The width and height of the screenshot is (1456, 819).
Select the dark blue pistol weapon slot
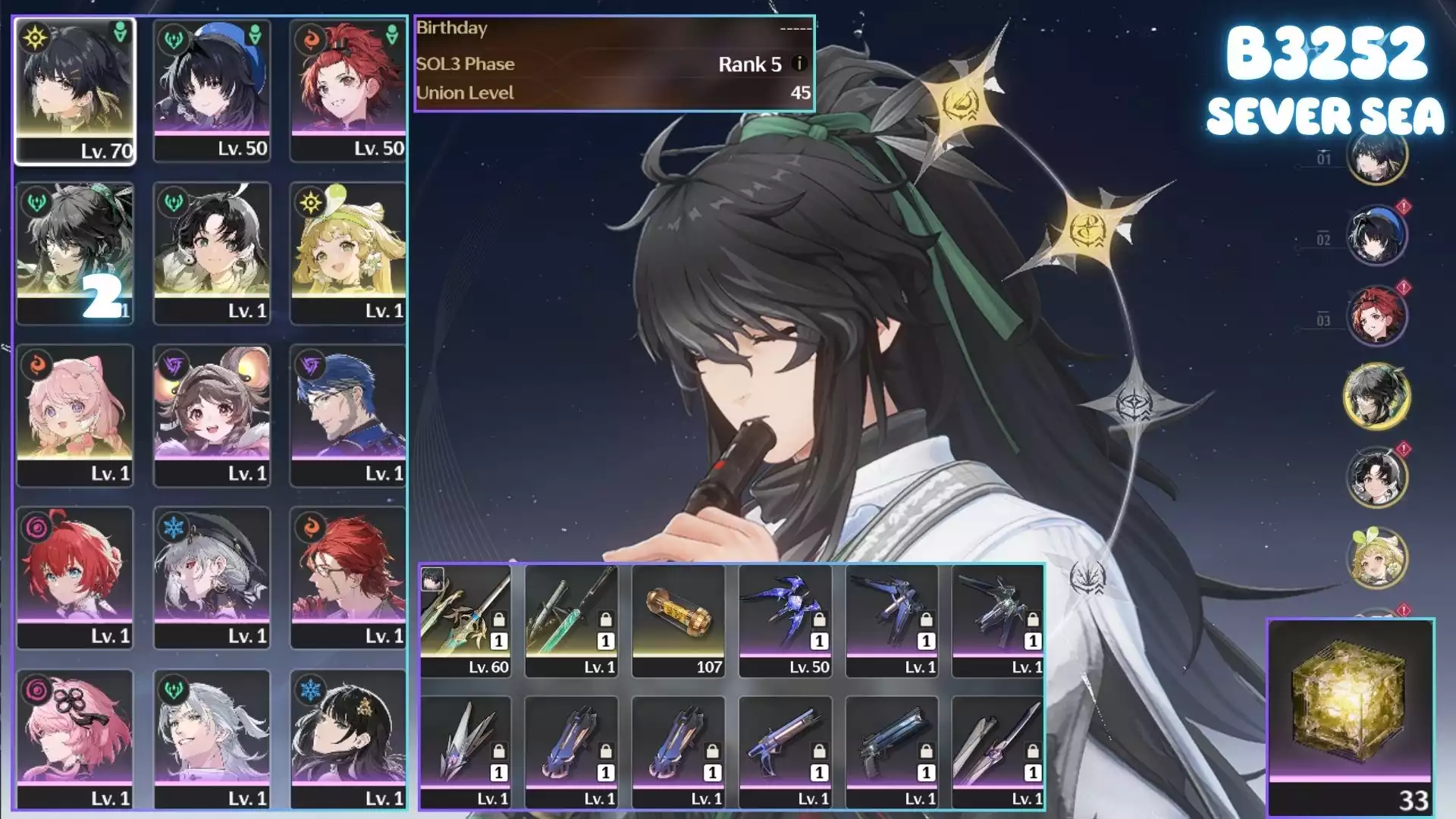point(892,752)
